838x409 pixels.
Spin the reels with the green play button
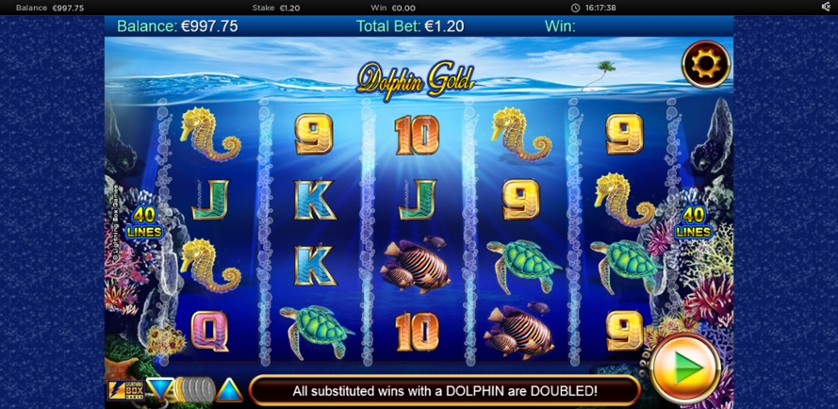click(x=685, y=367)
